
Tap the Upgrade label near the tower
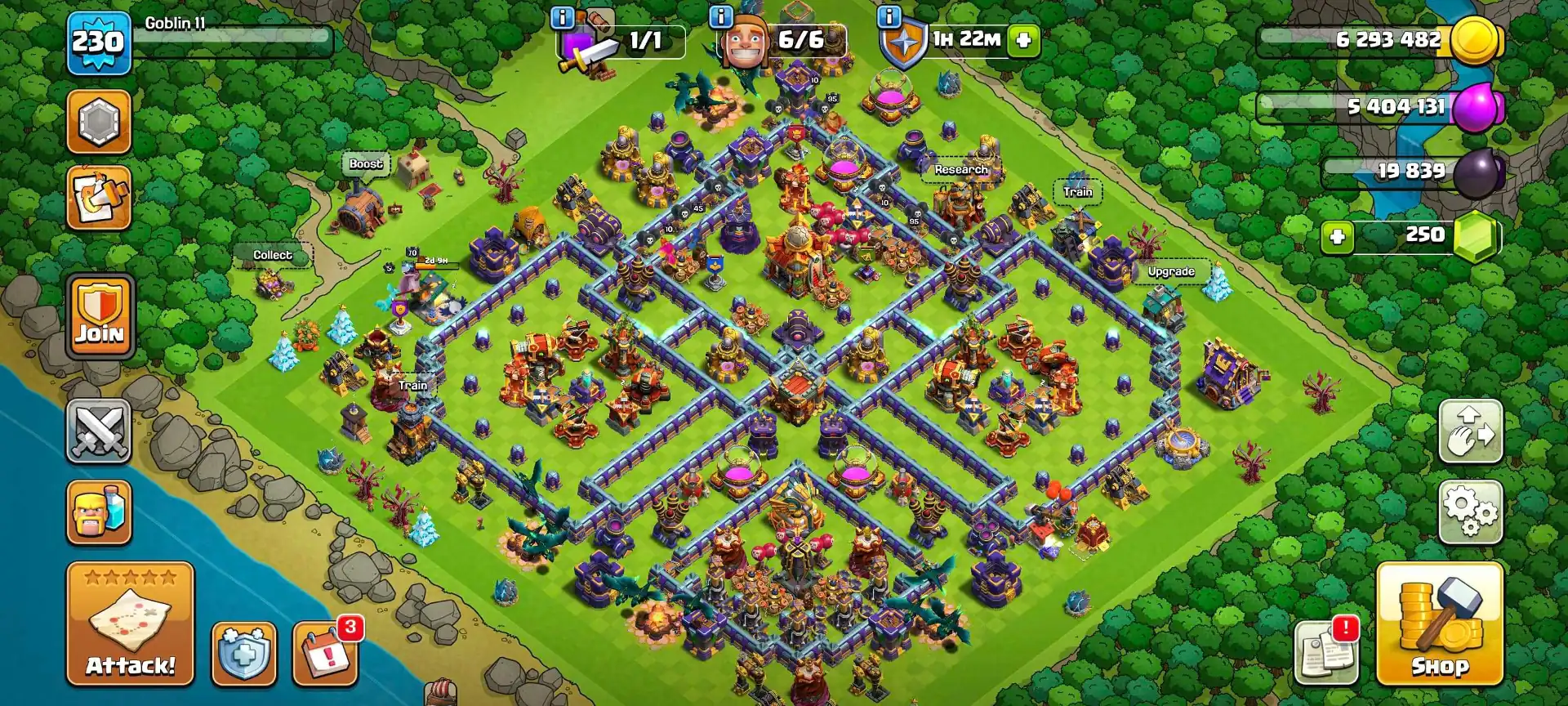pos(1171,270)
